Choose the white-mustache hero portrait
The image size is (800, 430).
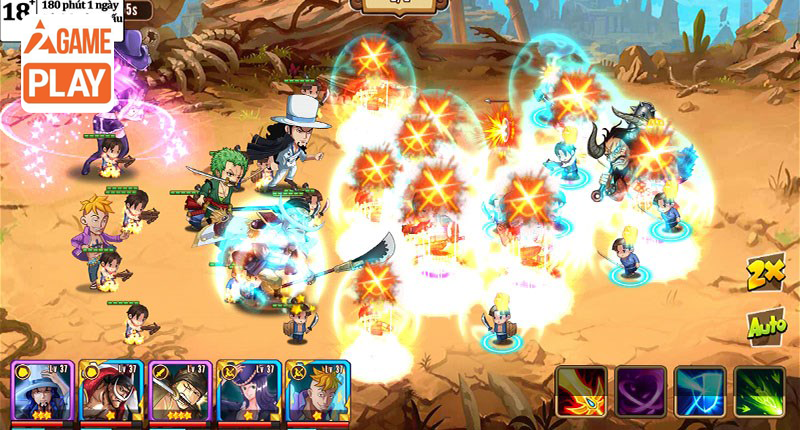[x=110, y=391]
